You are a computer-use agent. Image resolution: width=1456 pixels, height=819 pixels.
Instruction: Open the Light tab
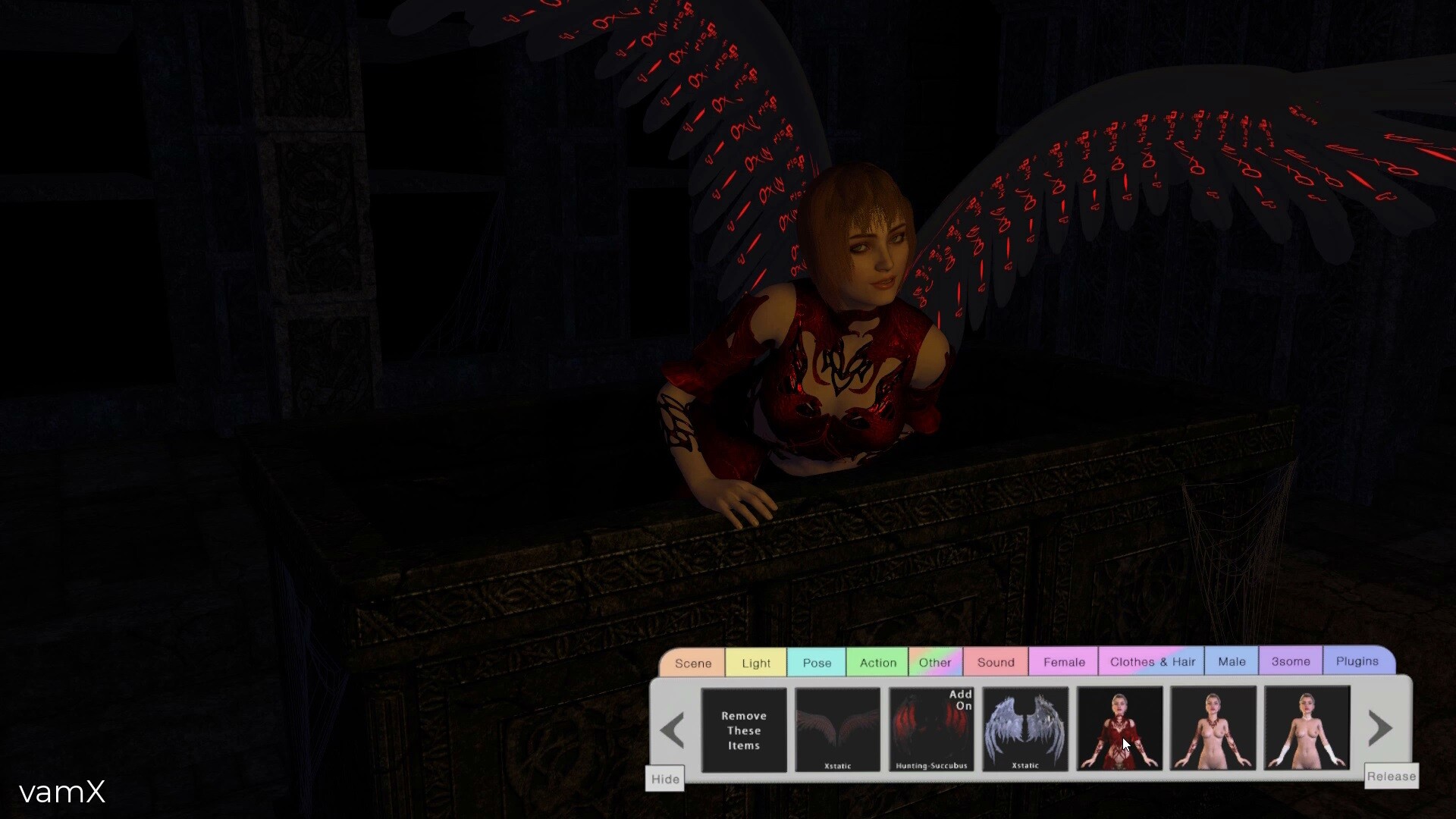756,663
